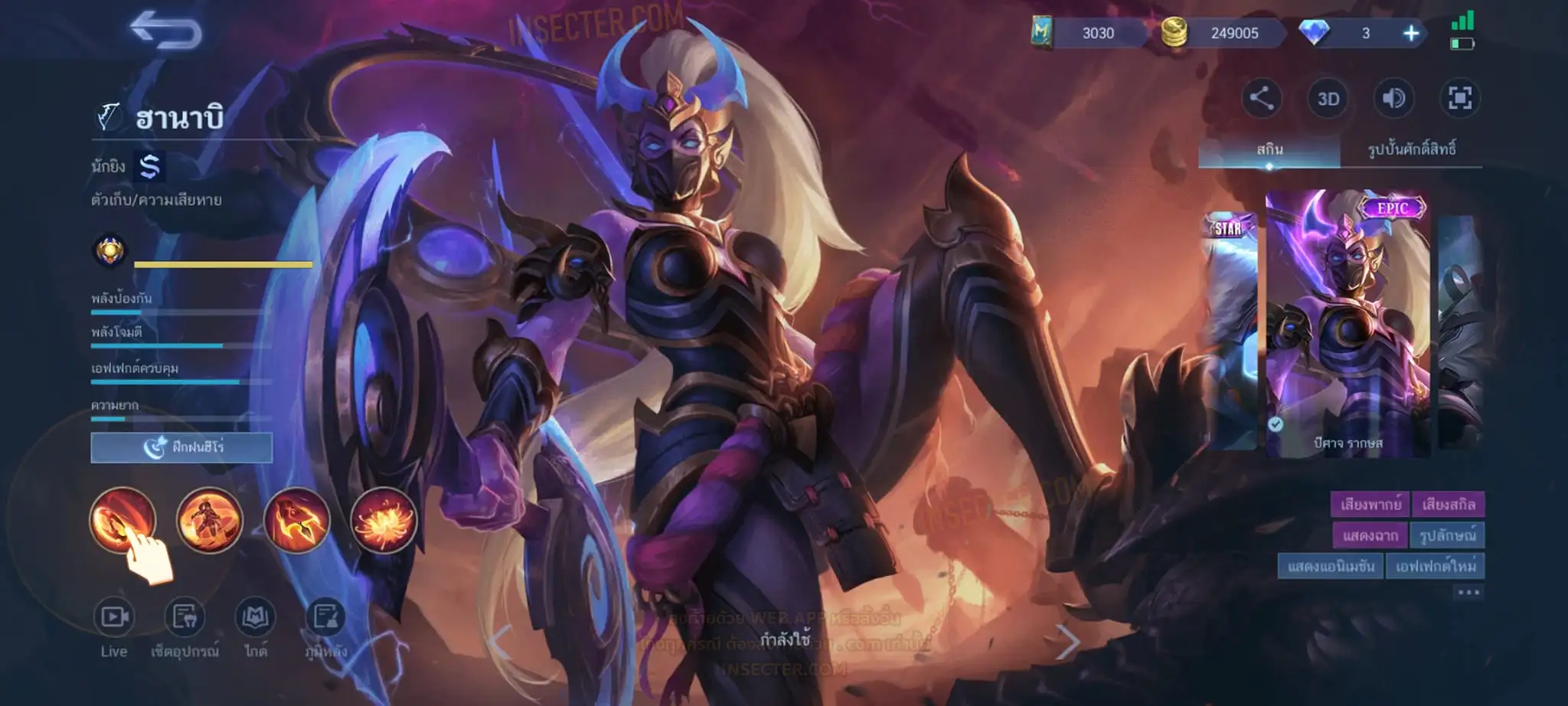
Task: Click the ฝึกฝนฮีโร่ training button
Action: click(x=181, y=447)
